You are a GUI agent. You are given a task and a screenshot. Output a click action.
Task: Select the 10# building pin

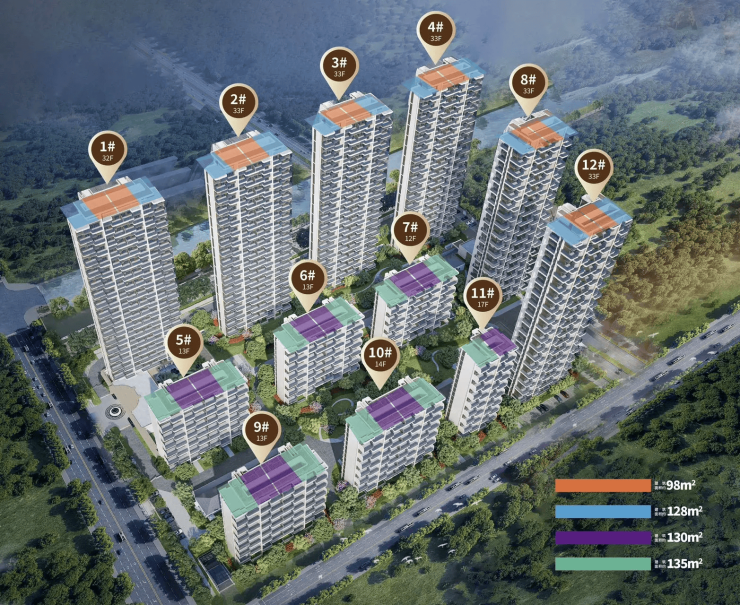click(380, 358)
